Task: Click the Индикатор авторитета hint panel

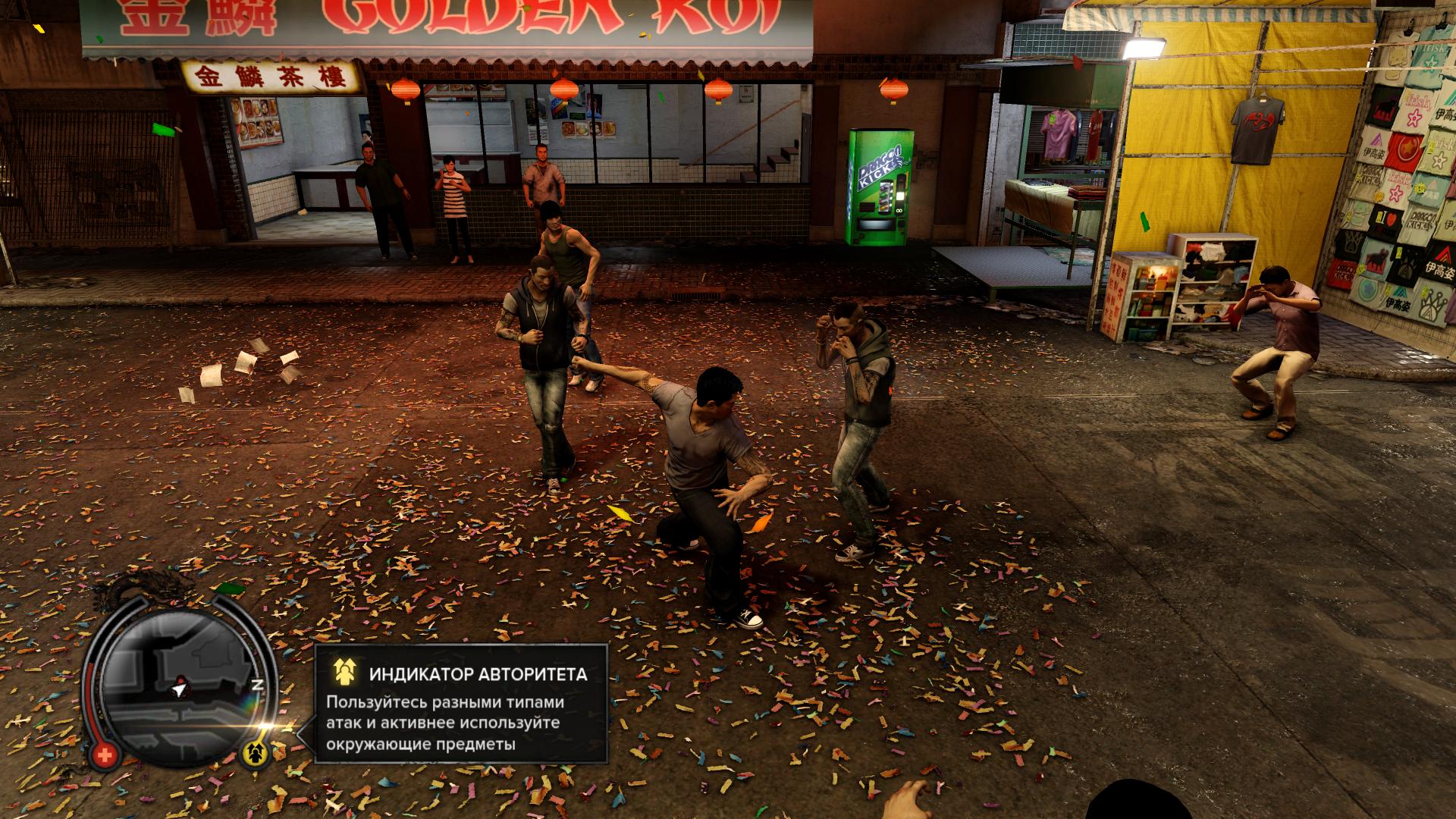Action: [x=461, y=703]
